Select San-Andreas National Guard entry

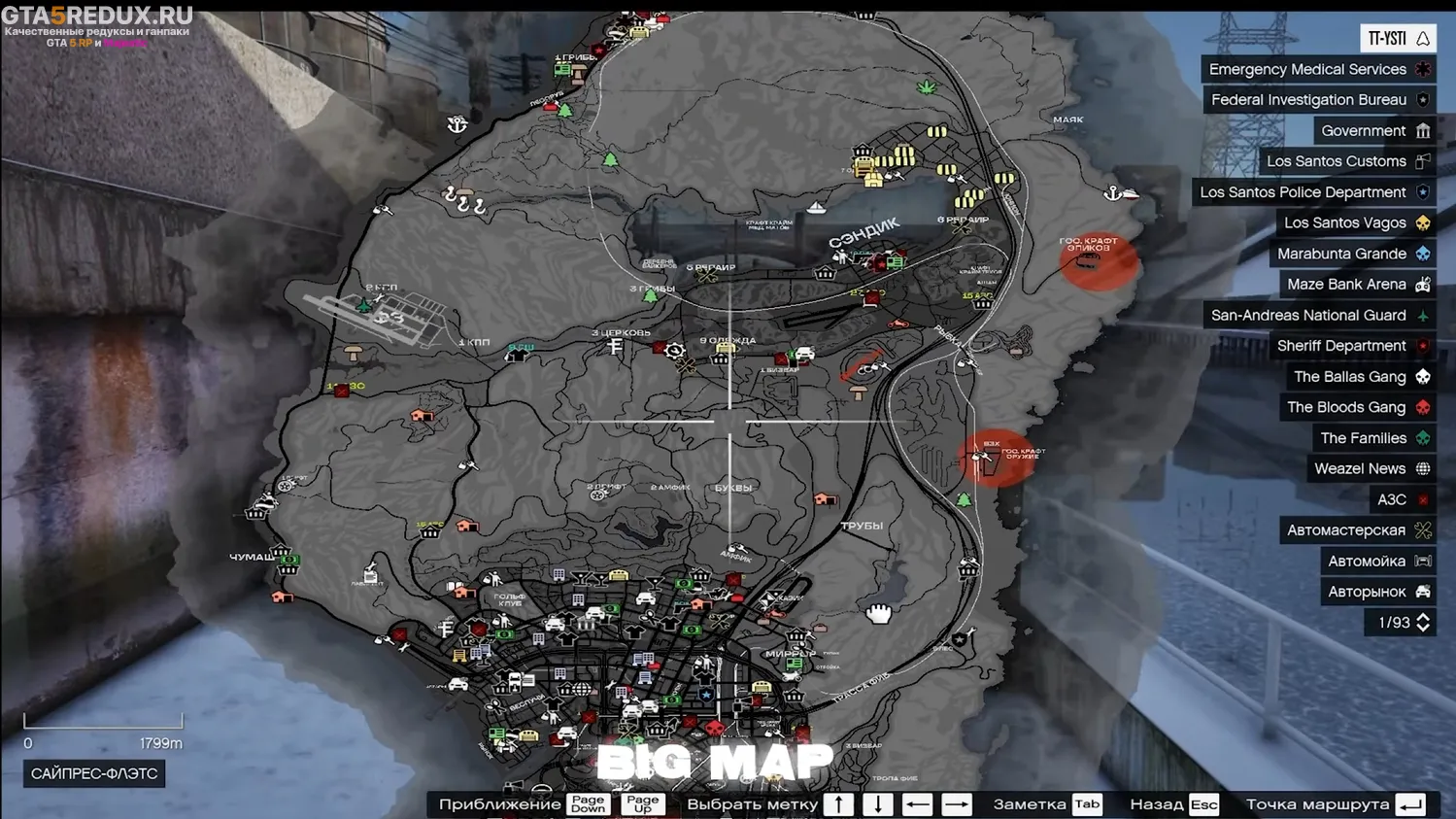coord(1318,316)
